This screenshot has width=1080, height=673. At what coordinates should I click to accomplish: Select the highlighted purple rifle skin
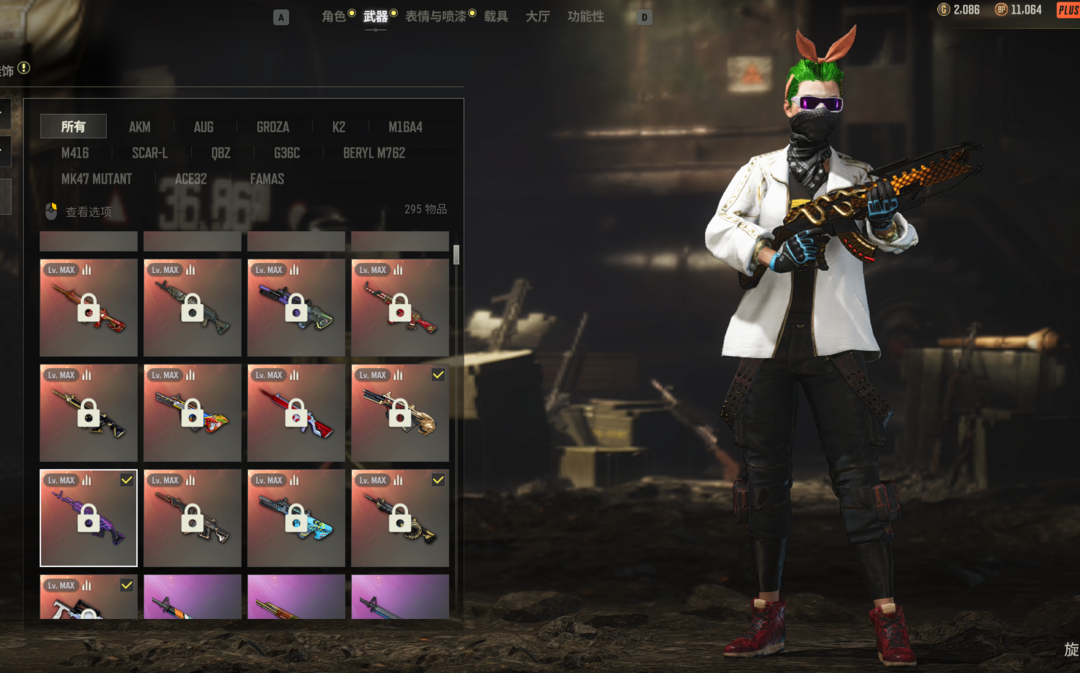pos(89,518)
